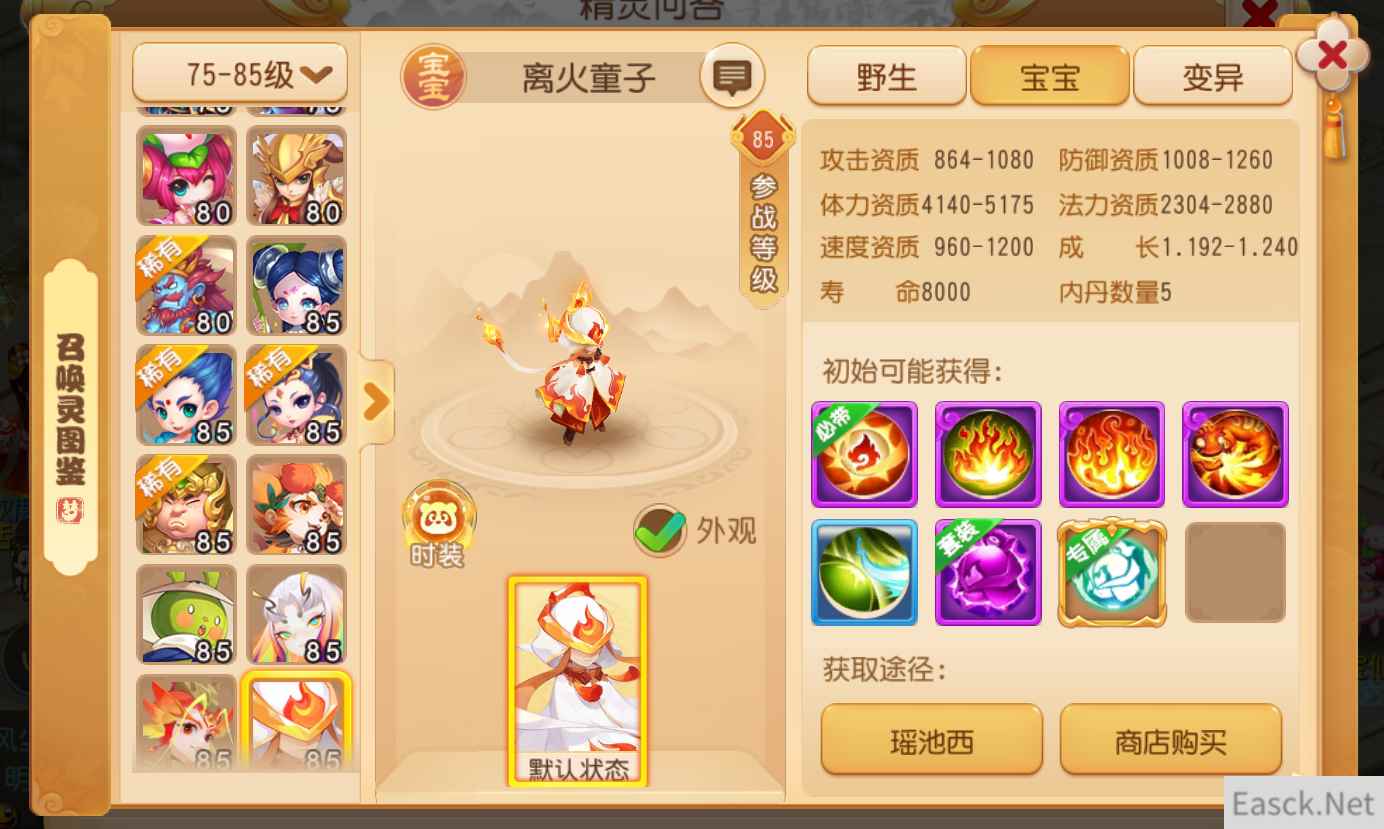Click the 瑶池西 acquisition button
This screenshot has width=1384, height=829.
click(931, 738)
